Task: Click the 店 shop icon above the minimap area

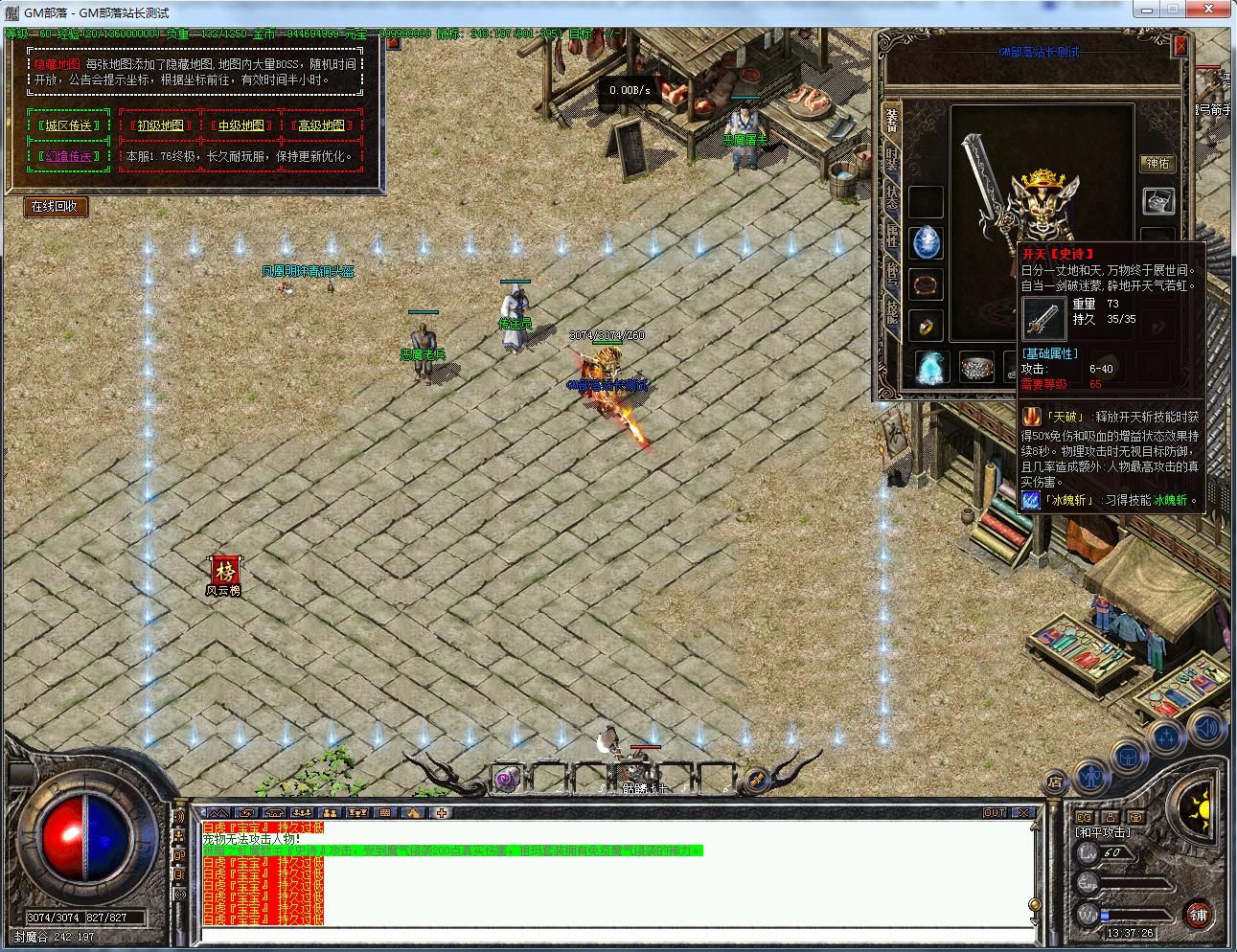Action: (1056, 782)
